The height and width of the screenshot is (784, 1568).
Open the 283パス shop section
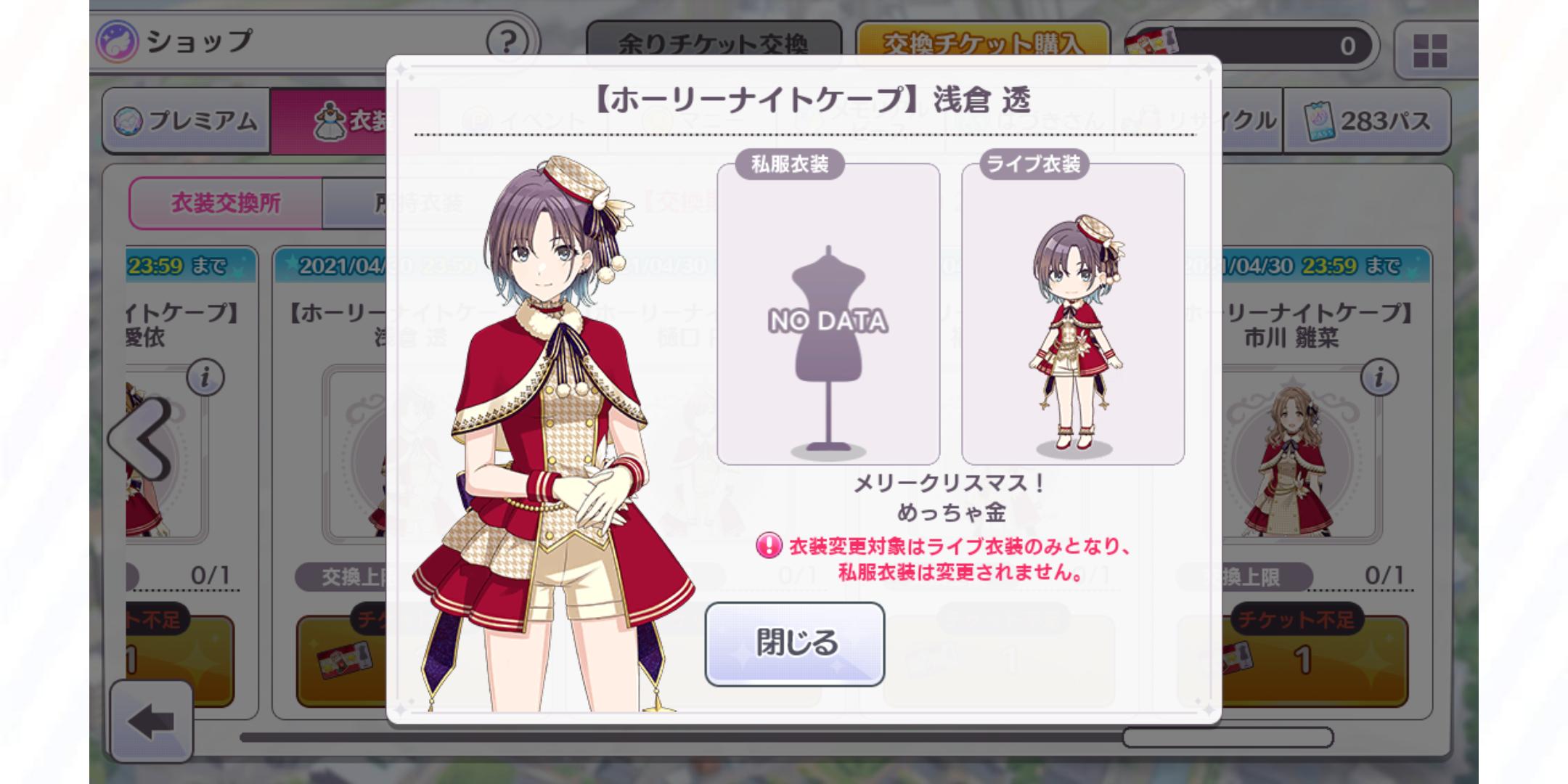click(1365, 121)
